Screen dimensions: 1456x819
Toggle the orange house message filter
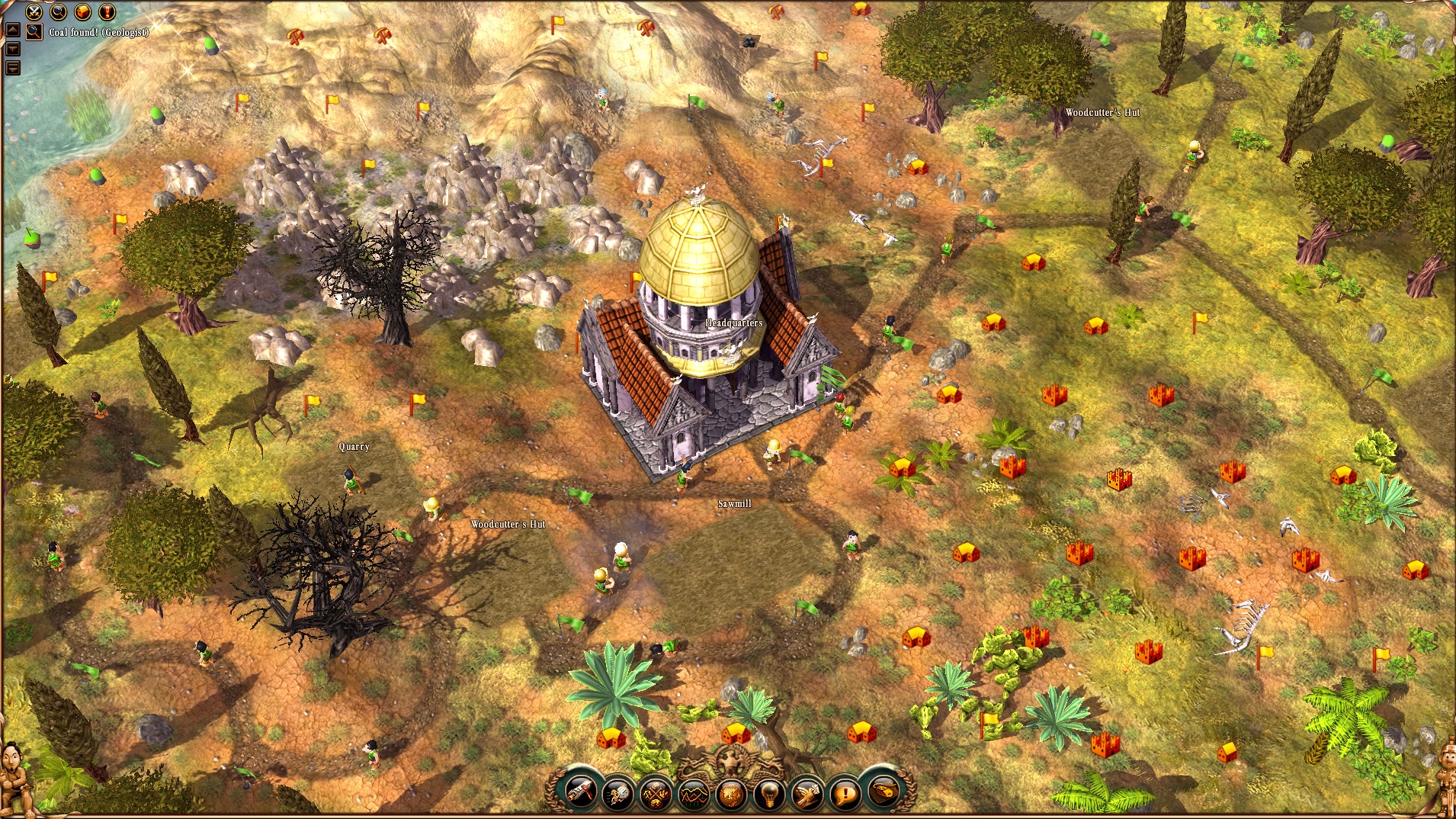click(82, 11)
